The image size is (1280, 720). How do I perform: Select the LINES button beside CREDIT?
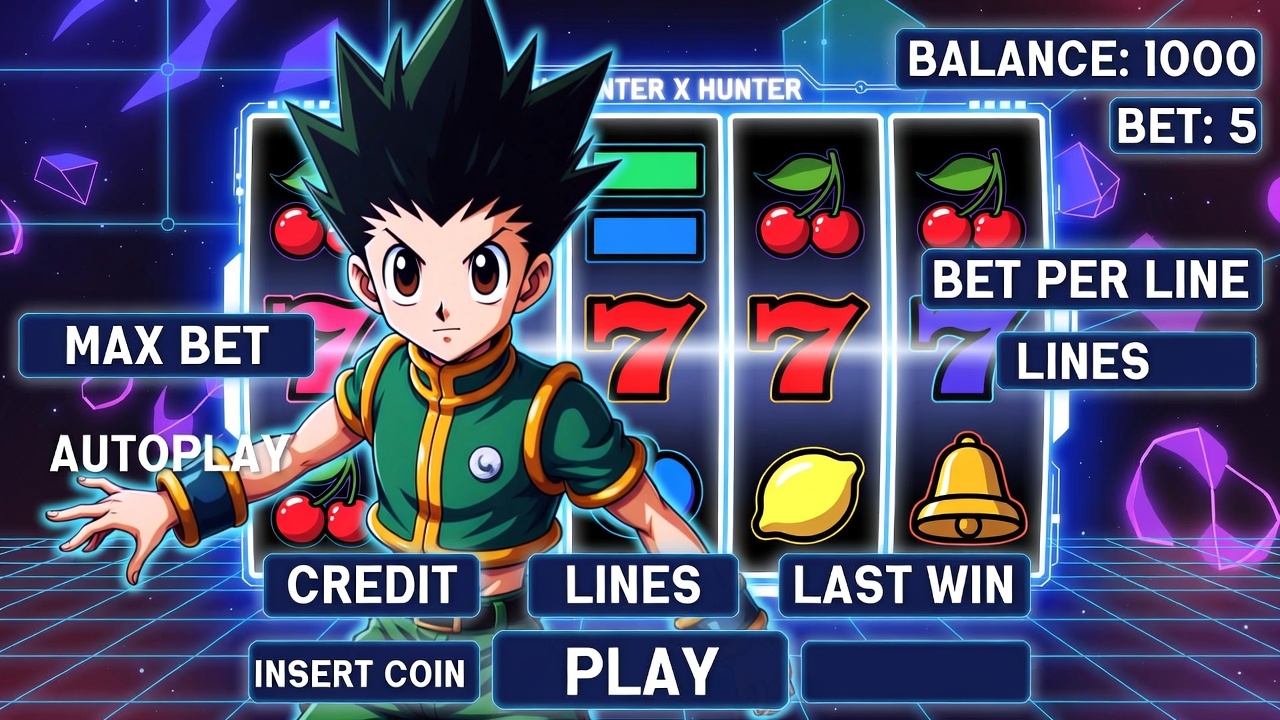pos(633,585)
